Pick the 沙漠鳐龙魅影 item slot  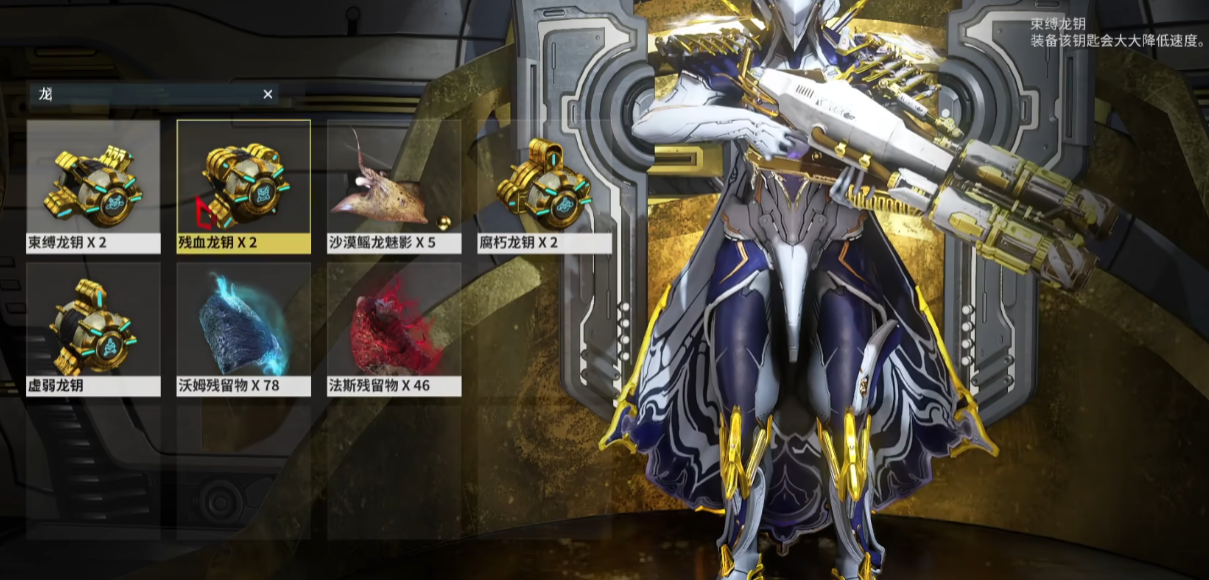pos(393,186)
